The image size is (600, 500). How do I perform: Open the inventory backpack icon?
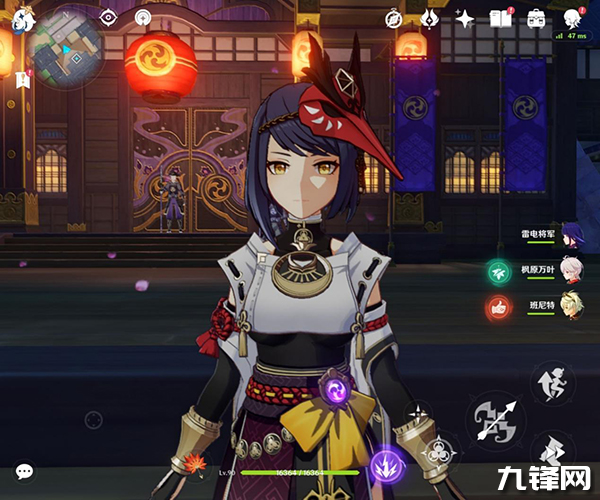click(536, 18)
